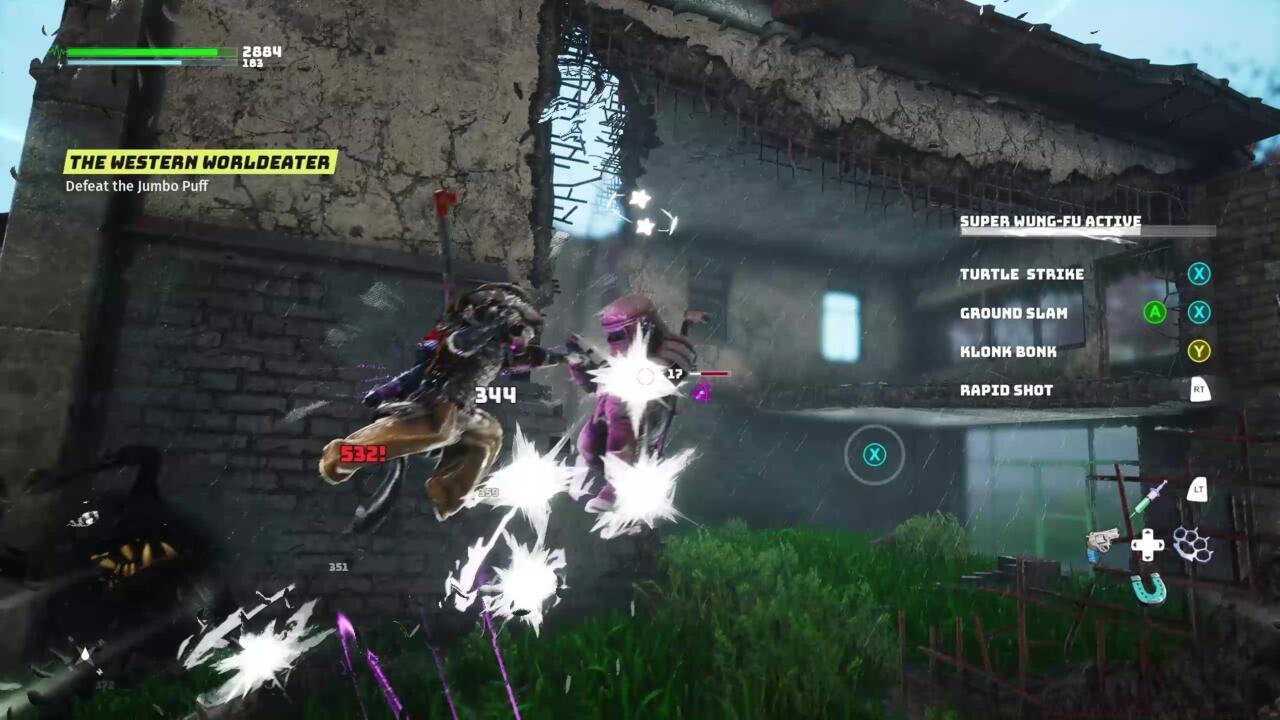Click the LT trigger prompt icon
Viewport: 1280px width, 720px height.
pos(1196,489)
